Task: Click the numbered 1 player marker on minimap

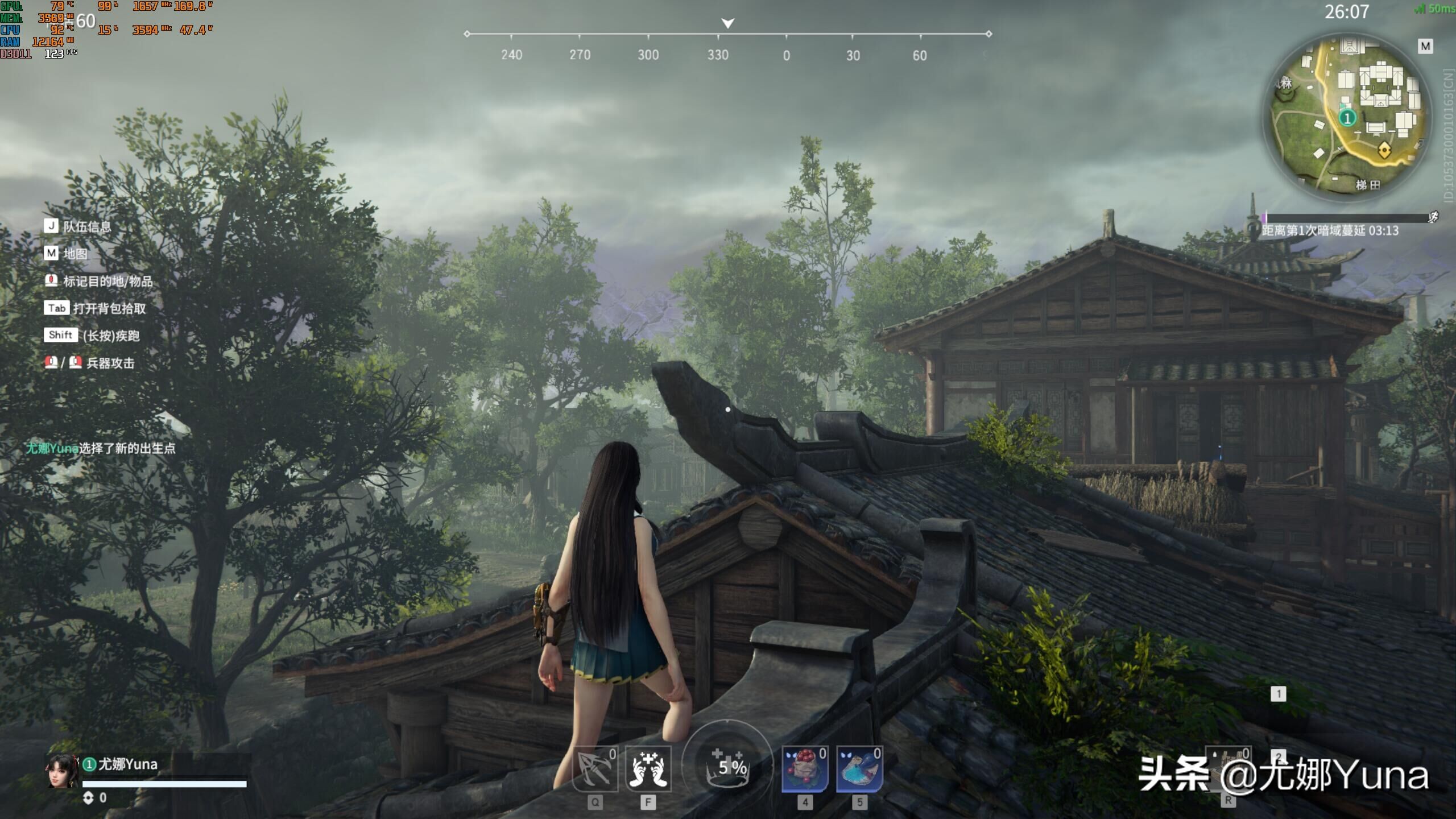Action: coord(1347,118)
